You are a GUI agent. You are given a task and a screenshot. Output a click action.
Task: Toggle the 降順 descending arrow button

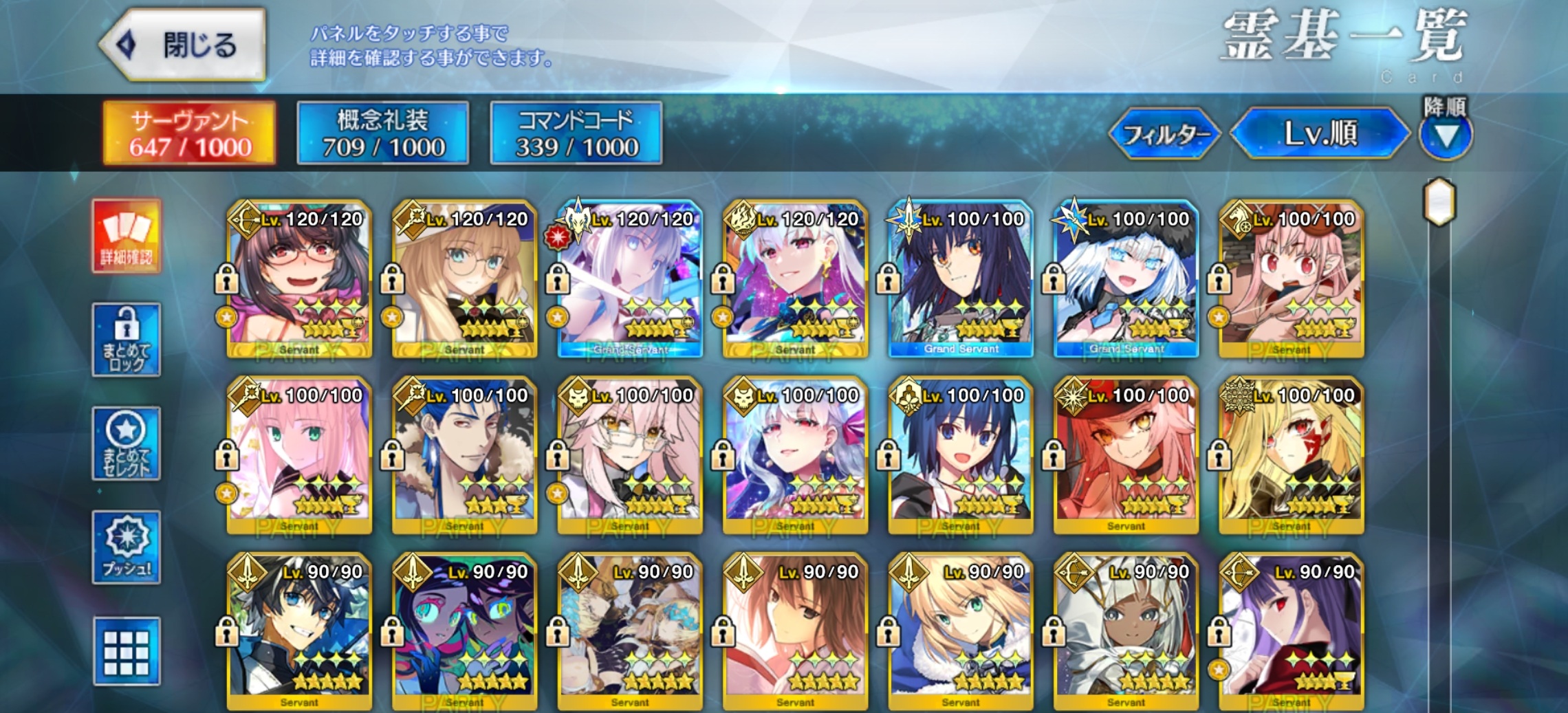tap(1446, 135)
